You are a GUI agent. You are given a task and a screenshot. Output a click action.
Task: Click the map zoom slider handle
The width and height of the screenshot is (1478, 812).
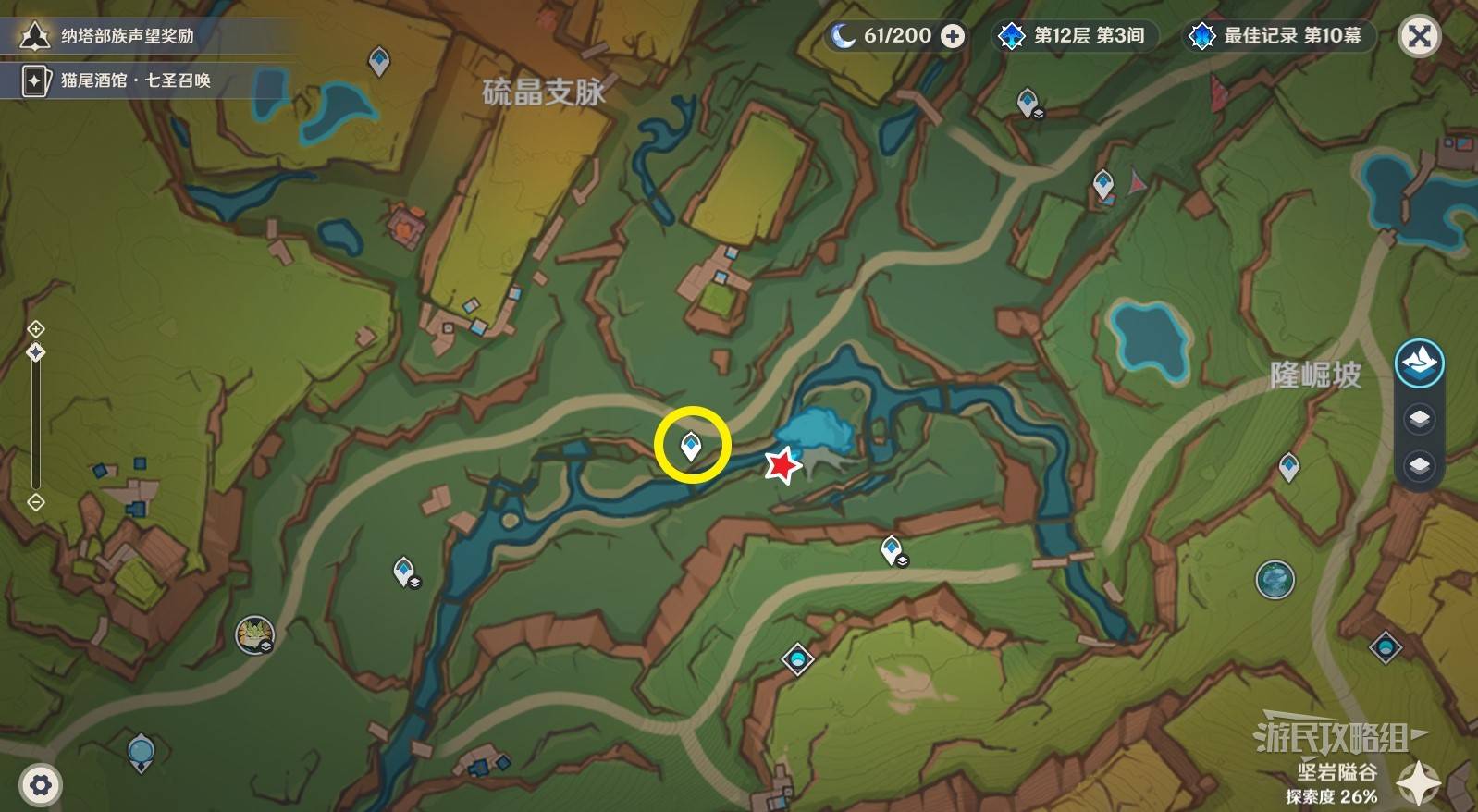(36, 352)
